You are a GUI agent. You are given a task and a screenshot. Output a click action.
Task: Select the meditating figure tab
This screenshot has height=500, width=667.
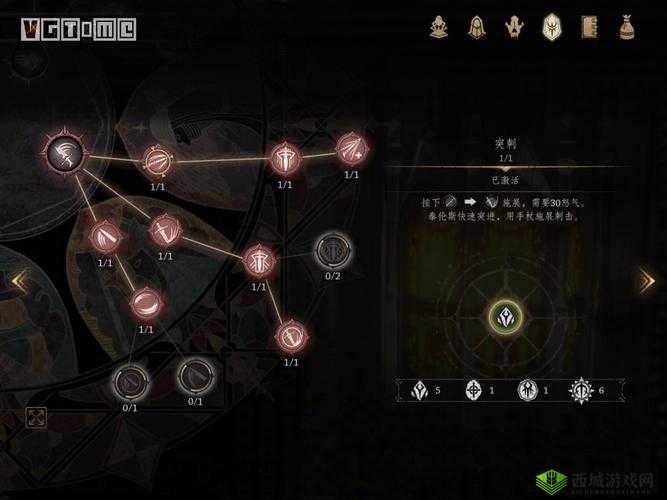point(440,26)
